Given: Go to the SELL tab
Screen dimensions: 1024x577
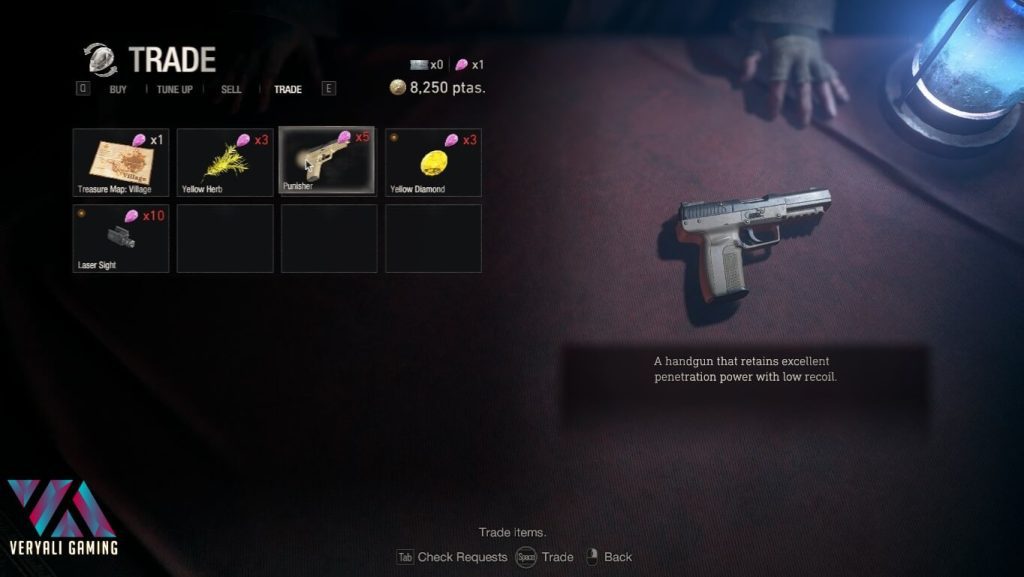Looking at the screenshot, I should (x=231, y=89).
